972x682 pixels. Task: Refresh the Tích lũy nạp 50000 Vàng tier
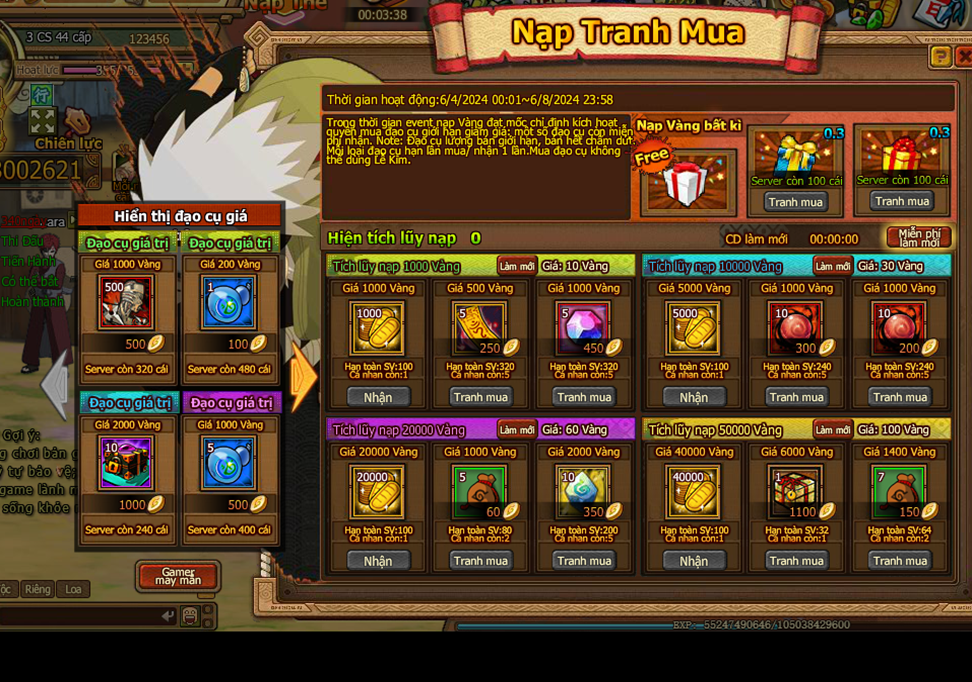point(832,430)
